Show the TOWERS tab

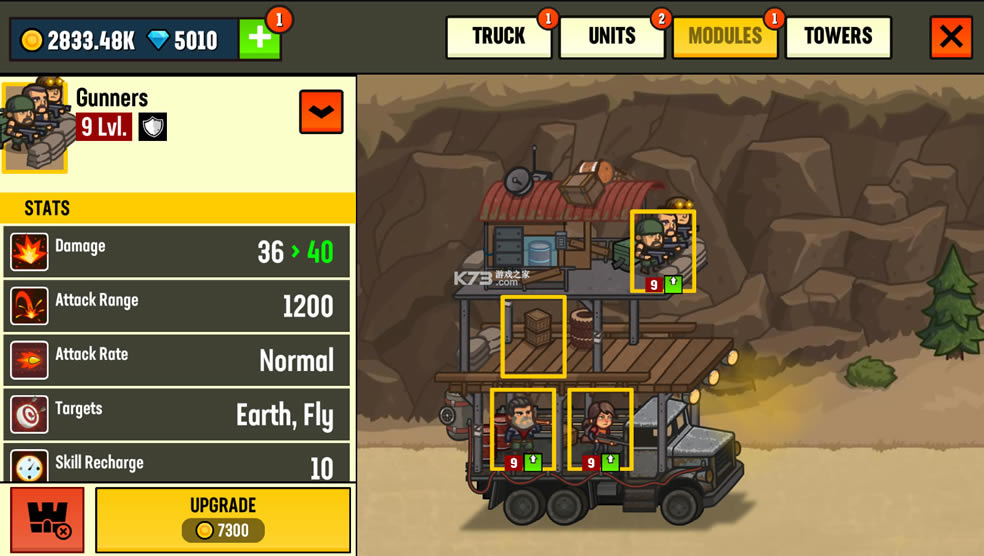point(838,37)
